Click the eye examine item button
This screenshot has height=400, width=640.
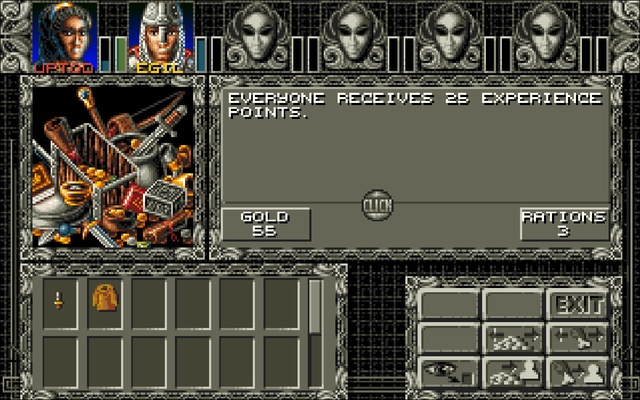point(447,371)
